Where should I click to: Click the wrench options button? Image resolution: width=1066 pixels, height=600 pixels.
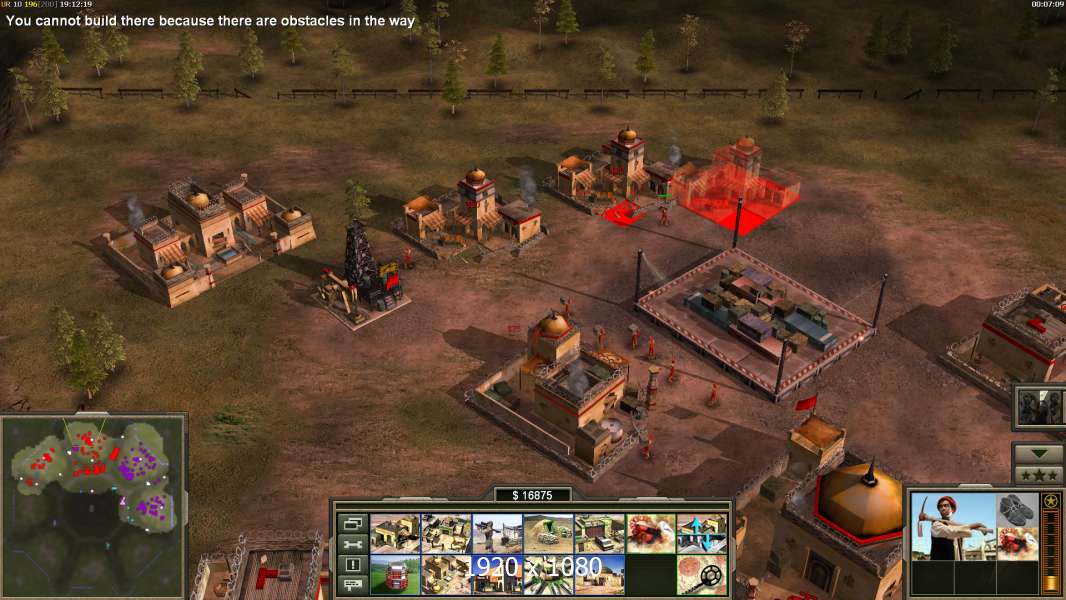(x=352, y=544)
